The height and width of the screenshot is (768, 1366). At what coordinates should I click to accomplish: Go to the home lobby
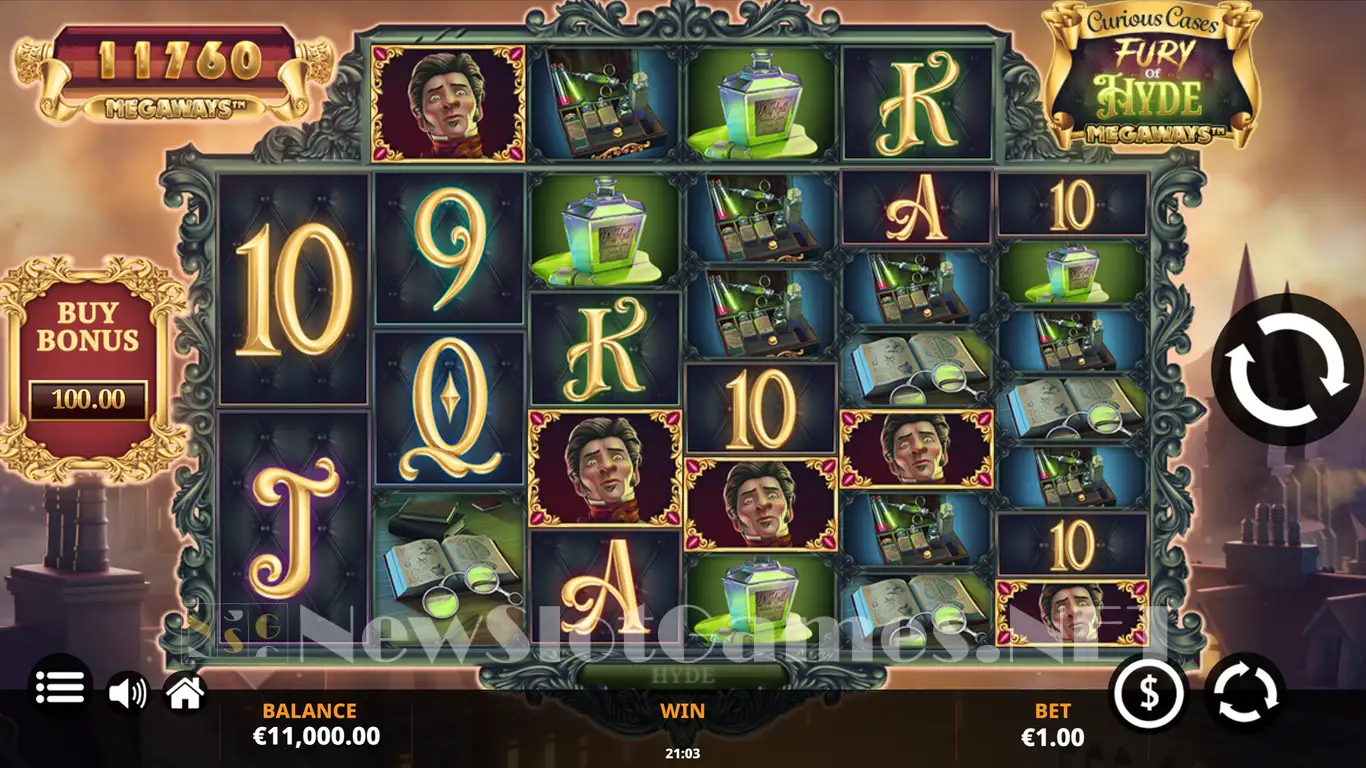(x=186, y=692)
